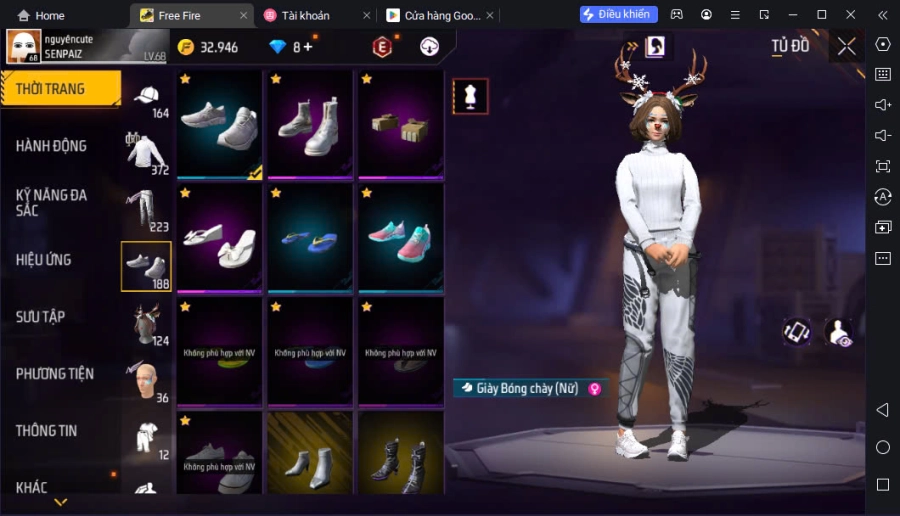Open the mannequin outfit preview button
The height and width of the screenshot is (516, 900).
click(x=470, y=96)
